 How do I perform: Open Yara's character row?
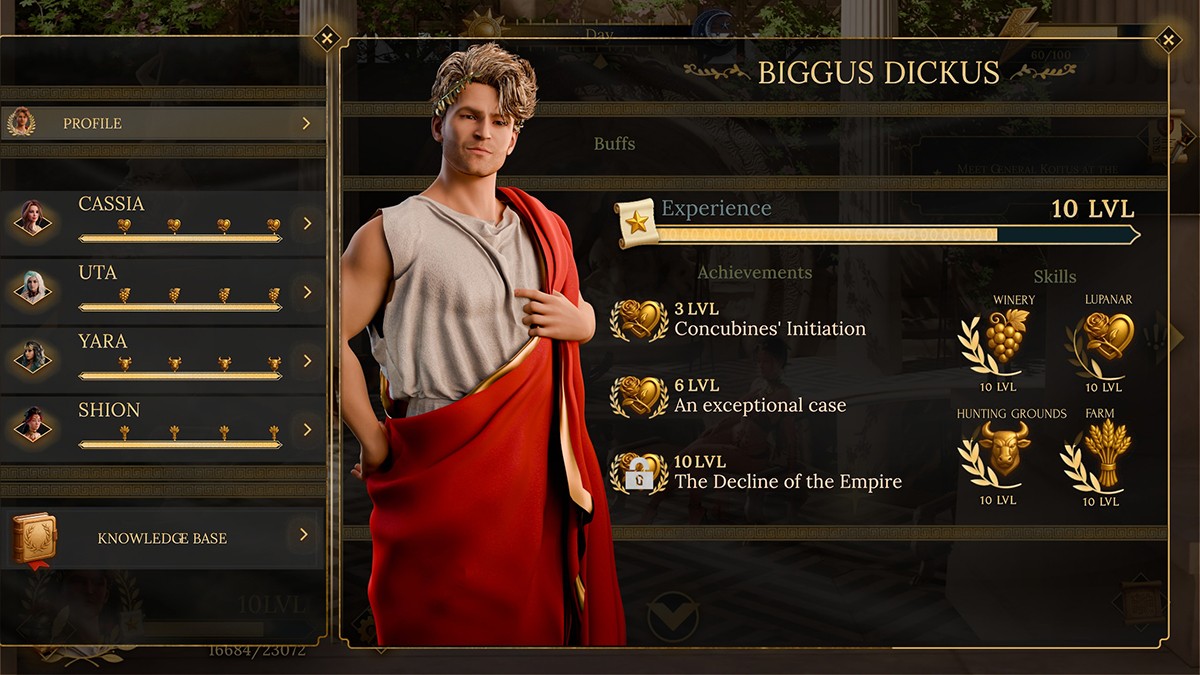click(163, 360)
